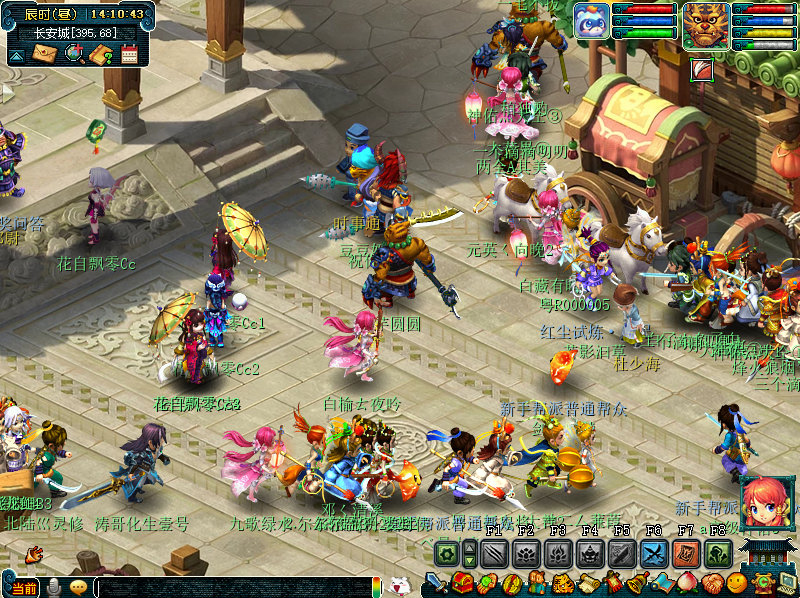Activate the F6 blue crossed blades skill
Viewport: 800px width, 598px height.
coord(654,553)
